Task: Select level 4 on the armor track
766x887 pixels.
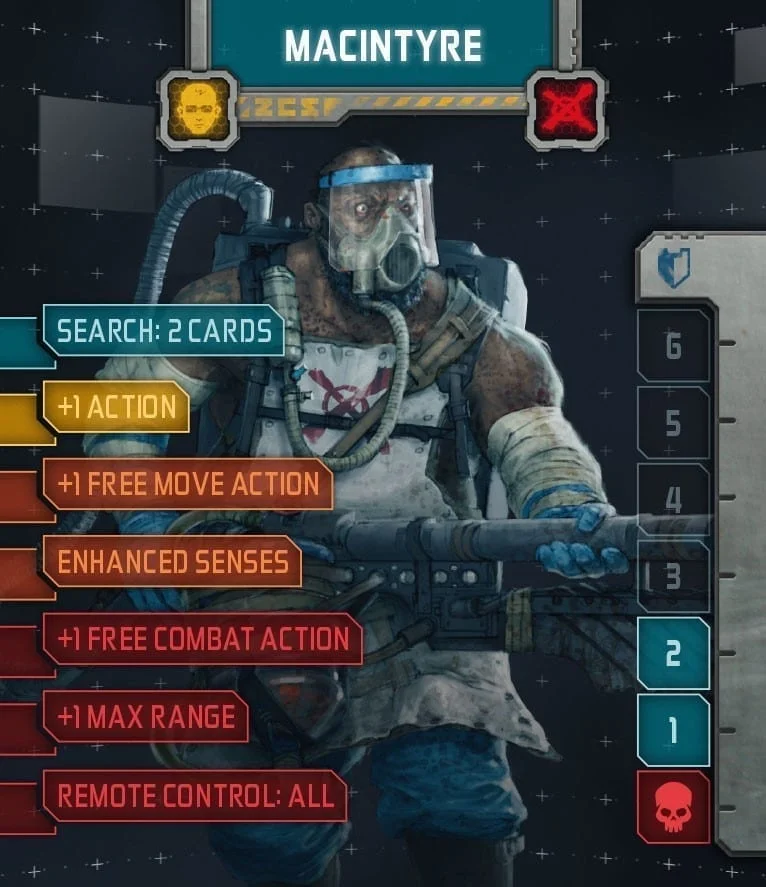Action: tap(673, 499)
